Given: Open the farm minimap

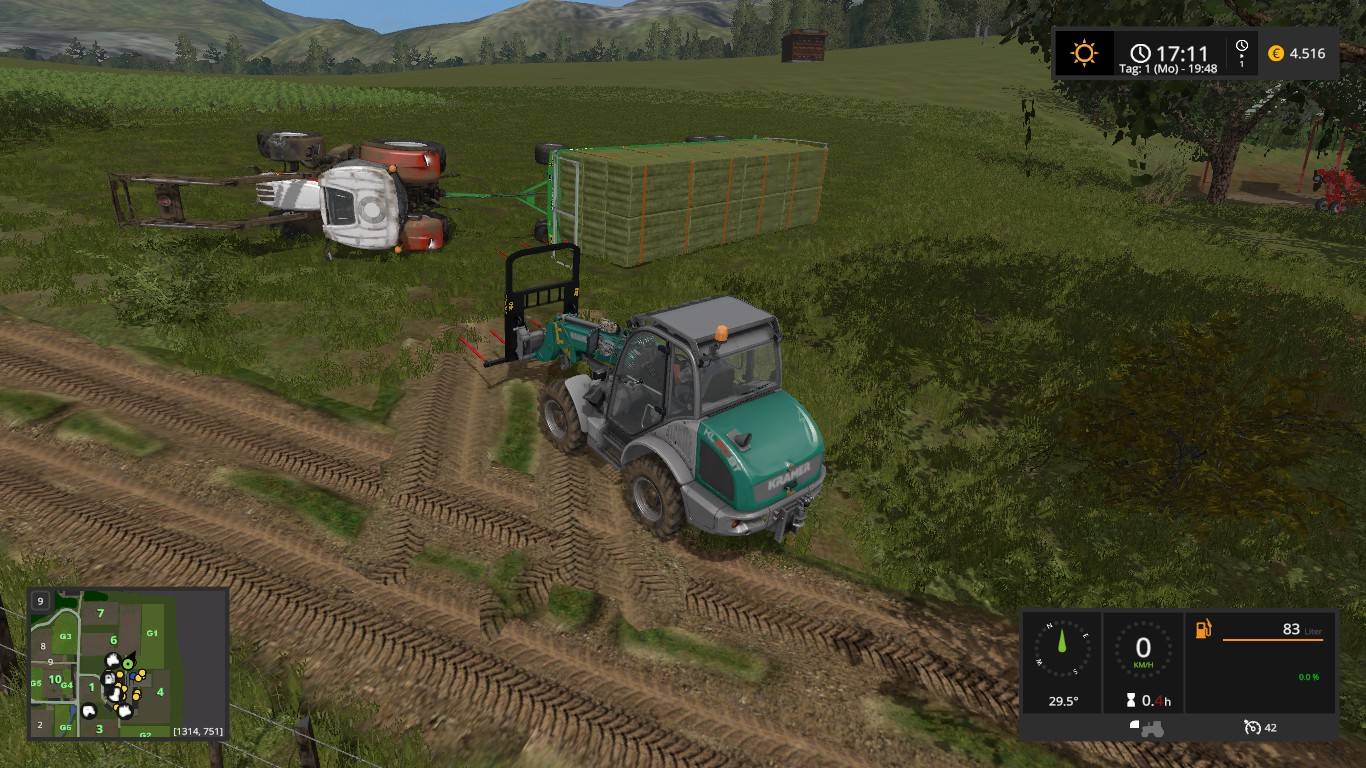Looking at the screenshot, I should [x=128, y=664].
